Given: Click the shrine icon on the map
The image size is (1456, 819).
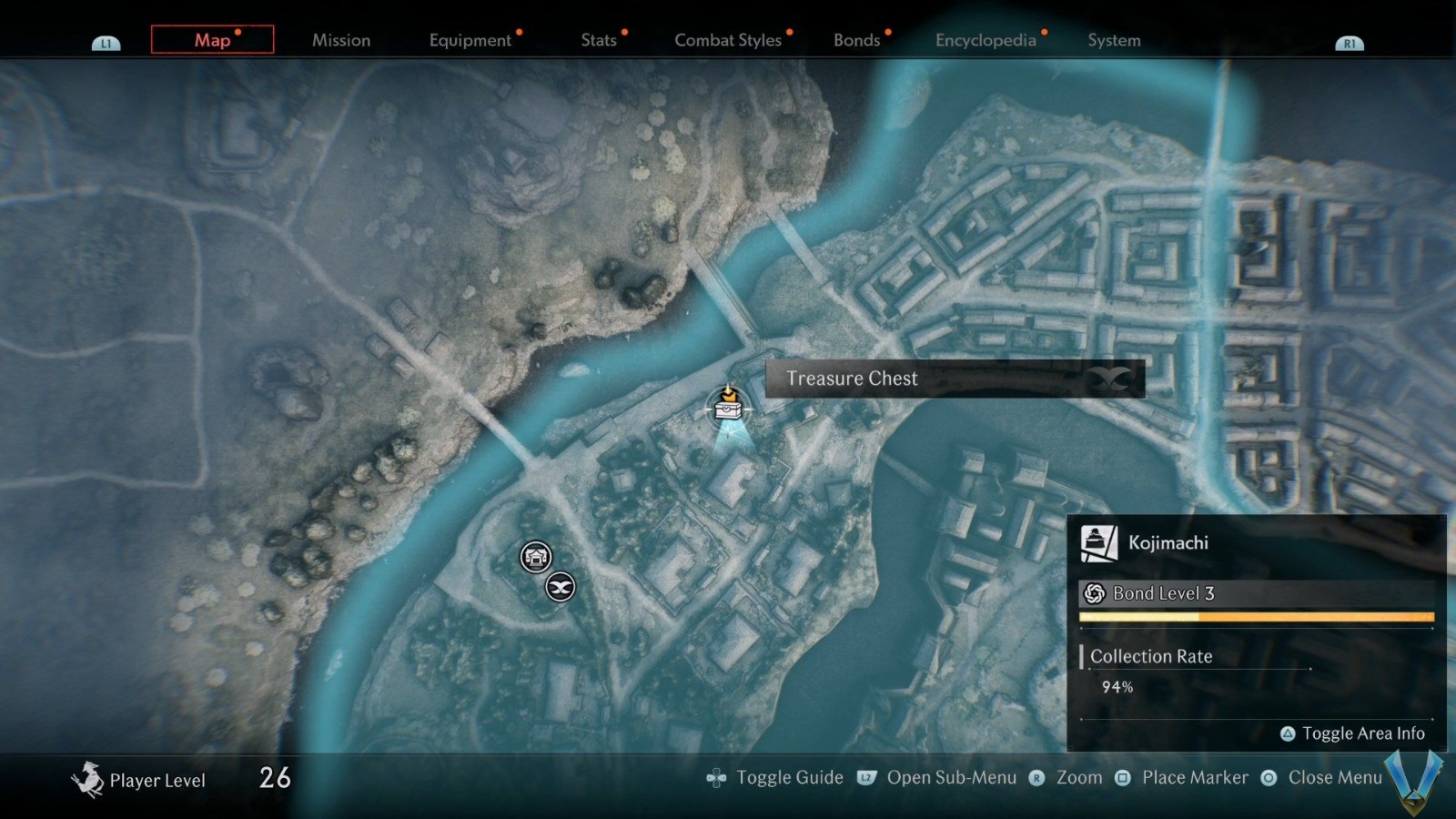Looking at the screenshot, I should click(535, 557).
